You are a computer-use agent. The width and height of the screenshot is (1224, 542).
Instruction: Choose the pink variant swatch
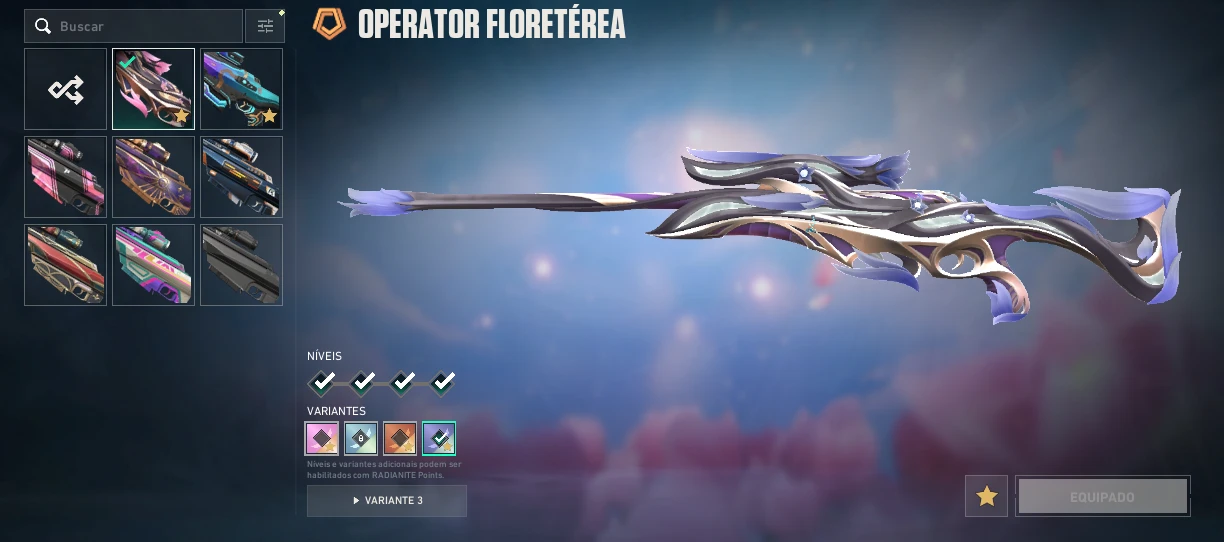click(322, 438)
